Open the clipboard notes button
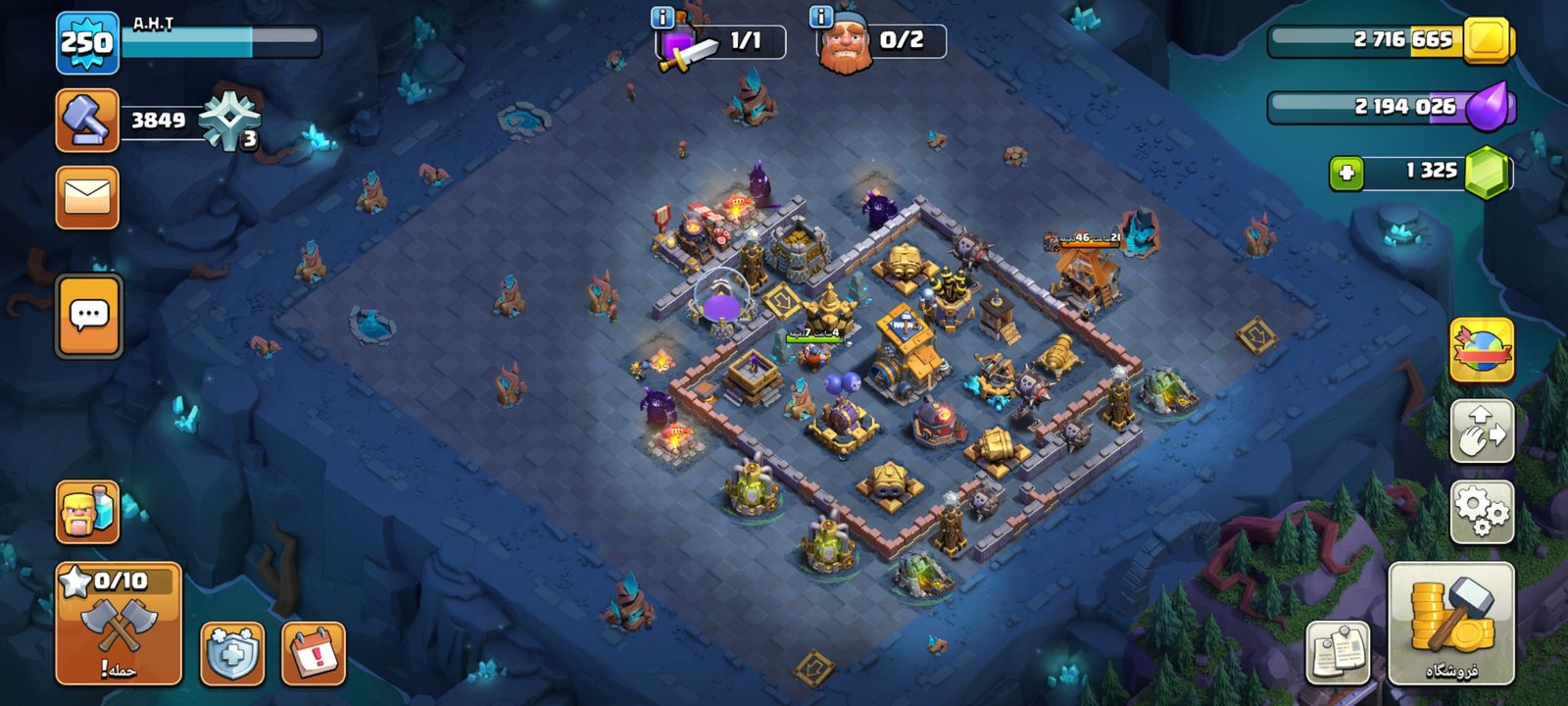 tap(1338, 652)
